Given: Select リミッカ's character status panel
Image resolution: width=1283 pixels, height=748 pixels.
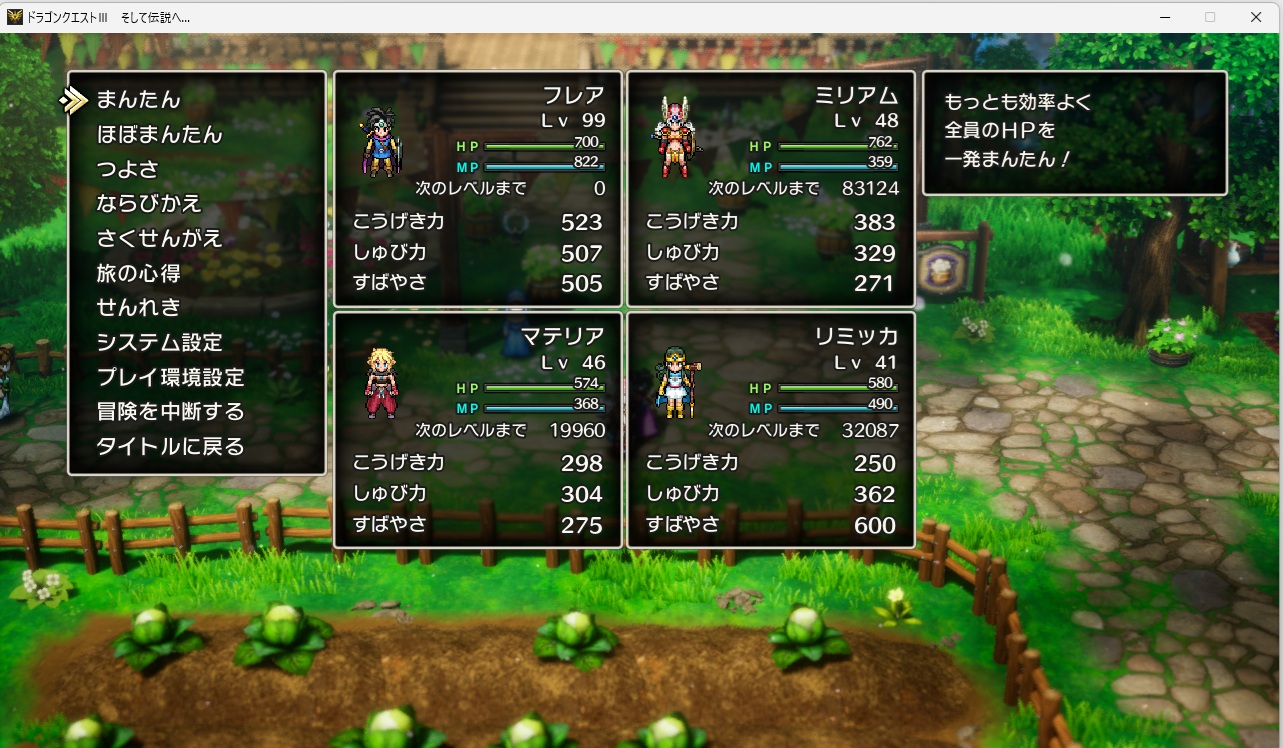Looking at the screenshot, I should 771,430.
